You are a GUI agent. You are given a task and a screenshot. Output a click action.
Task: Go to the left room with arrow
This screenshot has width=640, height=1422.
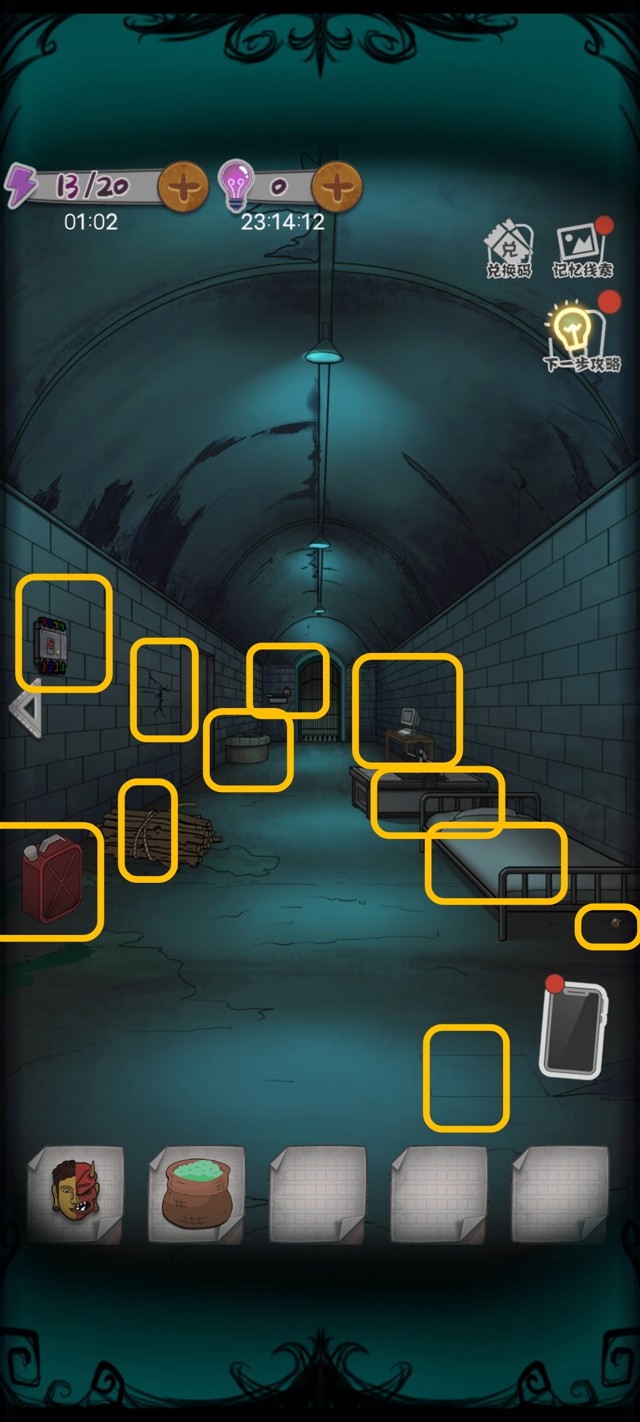[26, 708]
